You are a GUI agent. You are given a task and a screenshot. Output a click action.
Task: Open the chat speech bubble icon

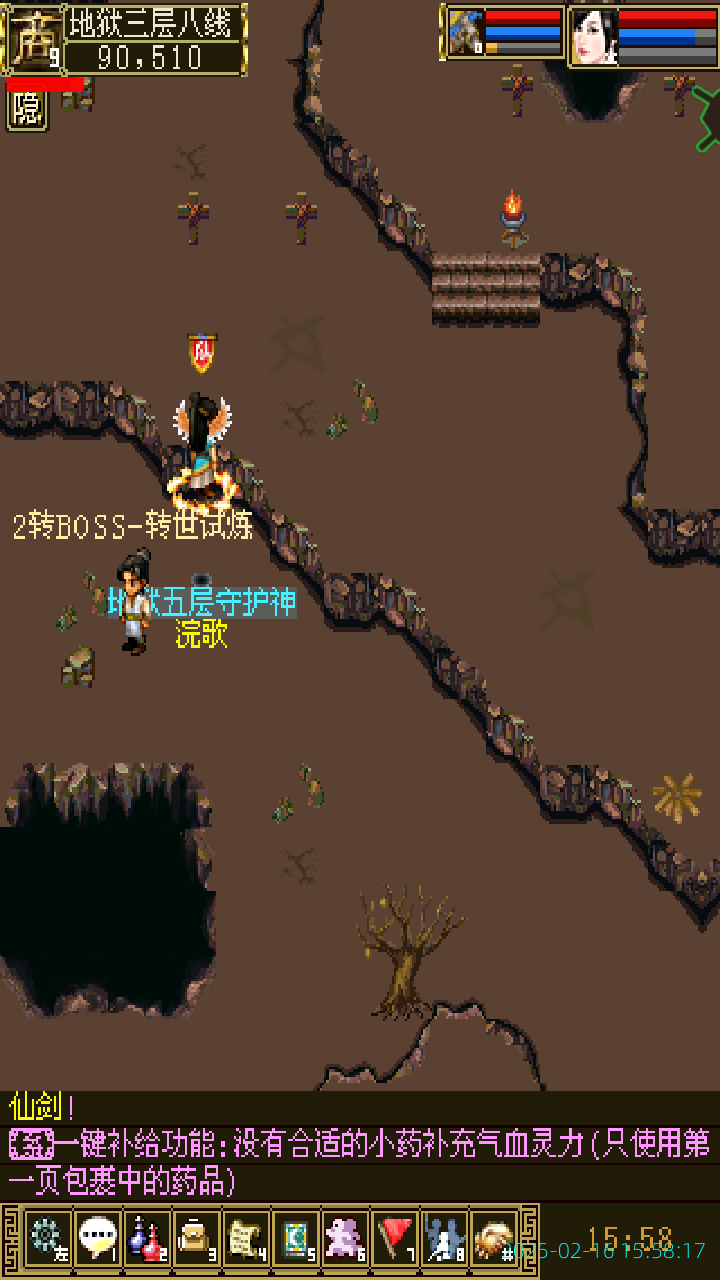coord(97,1237)
